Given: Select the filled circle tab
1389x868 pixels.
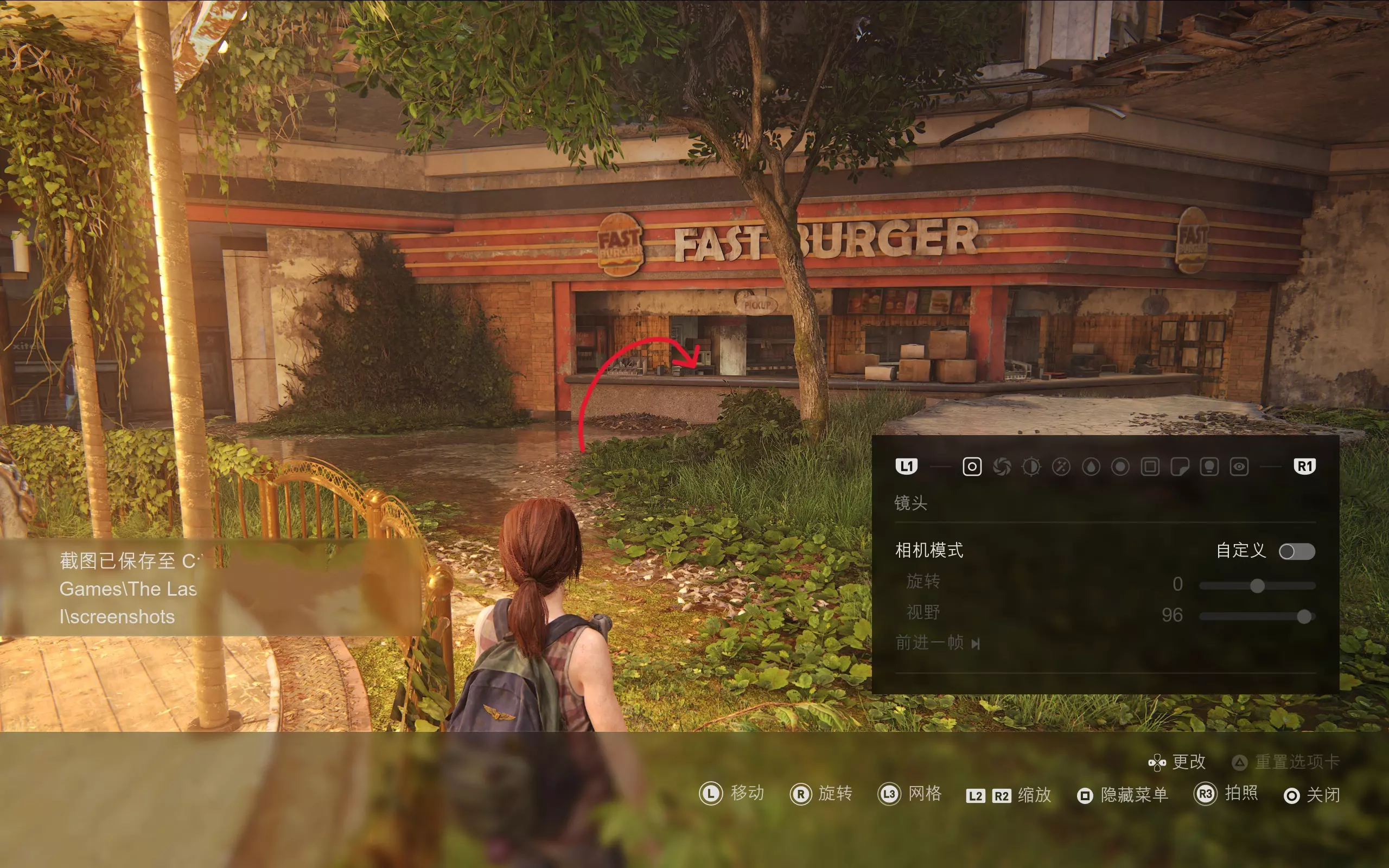Looking at the screenshot, I should (x=1120, y=467).
